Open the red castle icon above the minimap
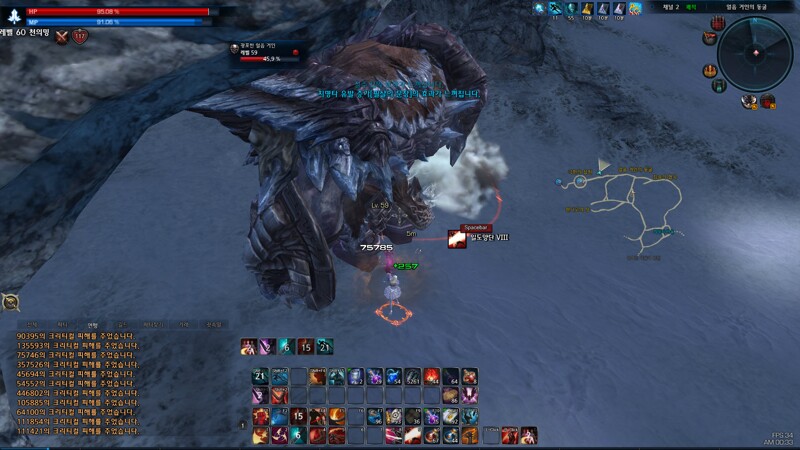Image resolution: width=800 pixels, height=450 pixels. [x=718, y=23]
